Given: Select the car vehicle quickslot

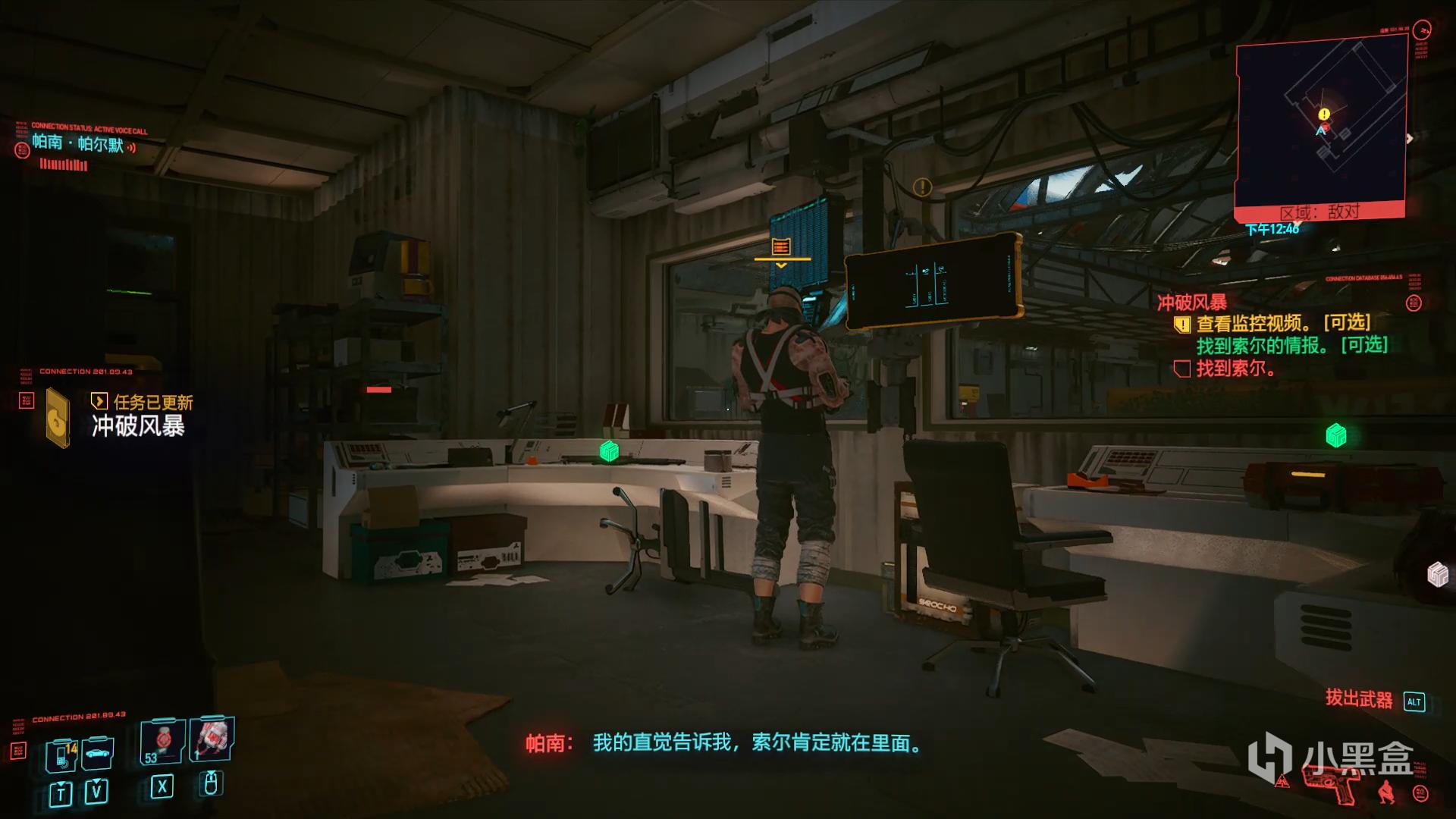Looking at the screenshot, I should (x=98, y=755).
